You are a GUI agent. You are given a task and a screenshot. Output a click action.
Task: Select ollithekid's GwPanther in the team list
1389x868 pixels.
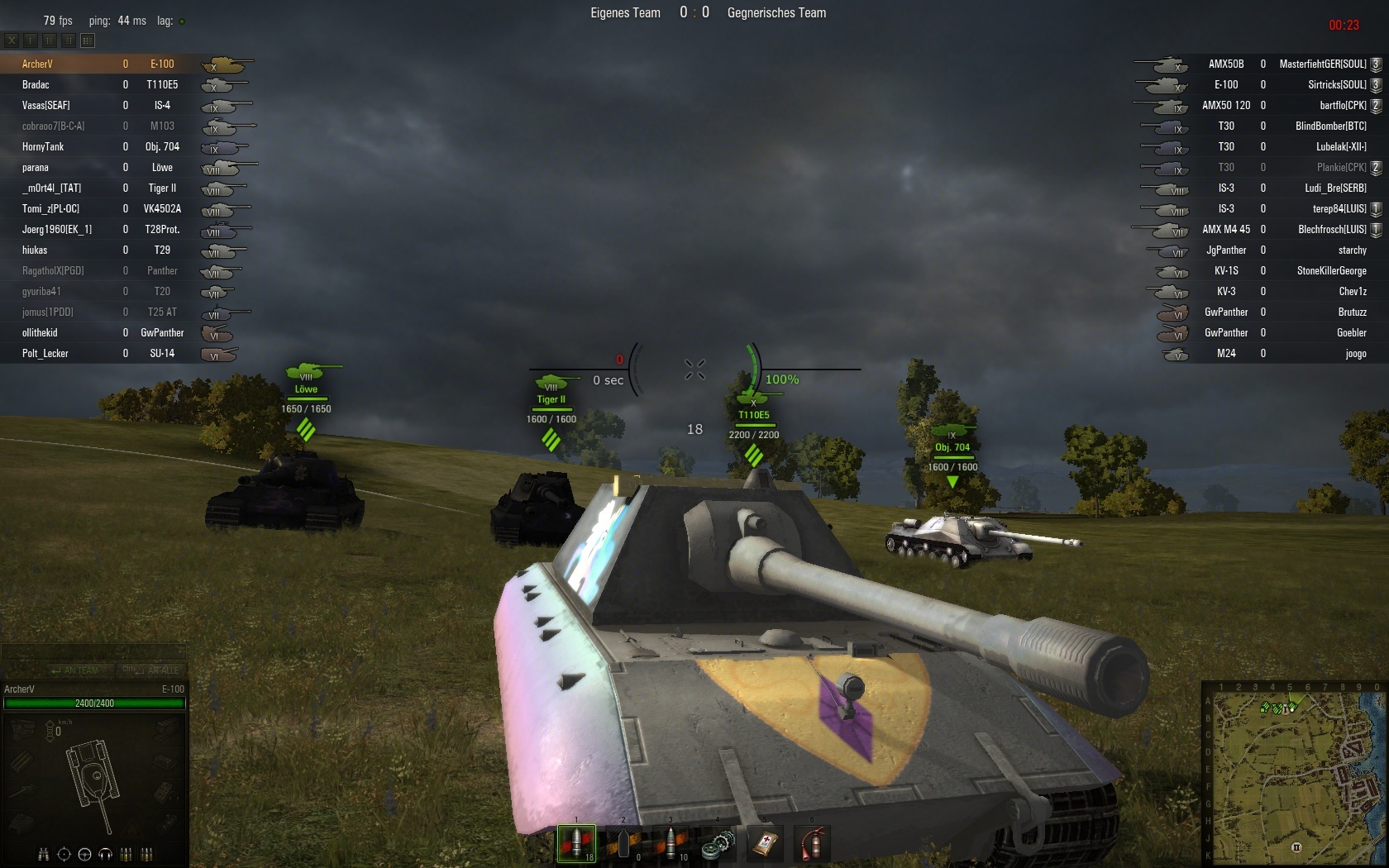coord(99,332)
